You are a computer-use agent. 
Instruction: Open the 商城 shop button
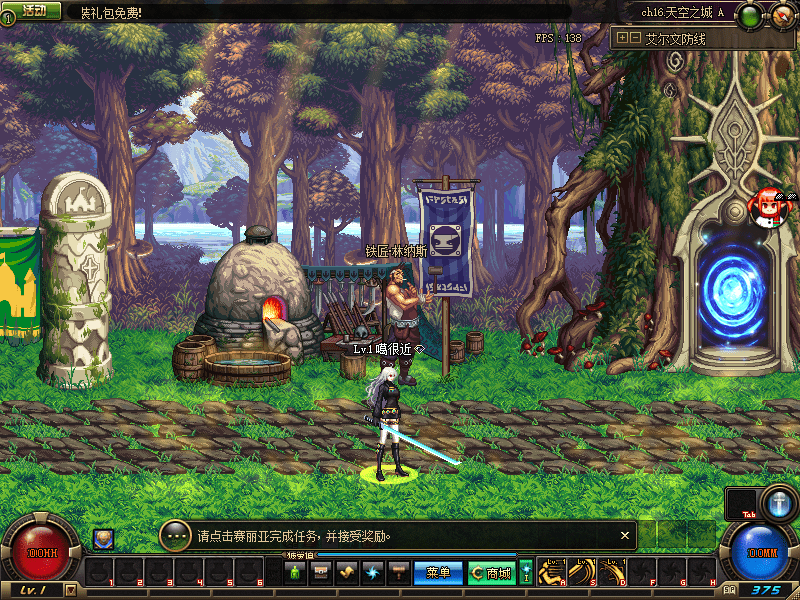pyautogui.click(x=491, y=573)
